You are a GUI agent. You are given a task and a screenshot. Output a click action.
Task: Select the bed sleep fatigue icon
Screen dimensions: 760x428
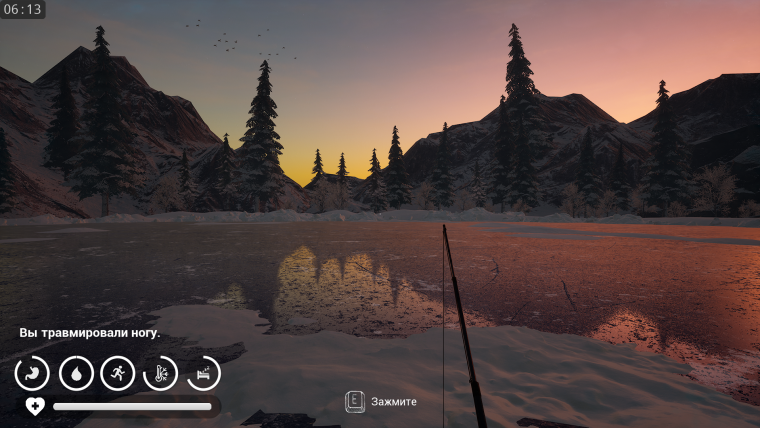204,373
